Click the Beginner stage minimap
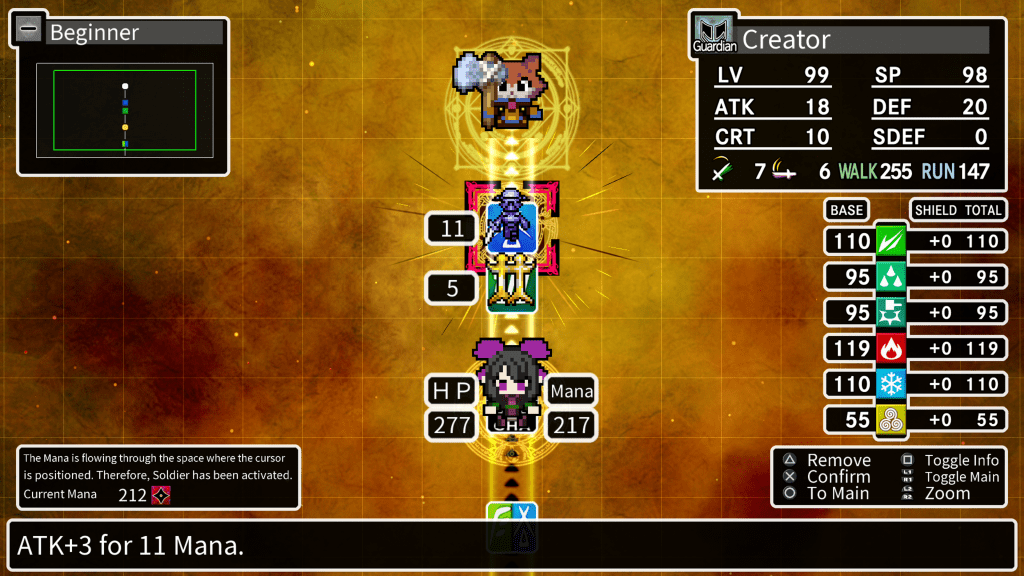 [125, 110]
